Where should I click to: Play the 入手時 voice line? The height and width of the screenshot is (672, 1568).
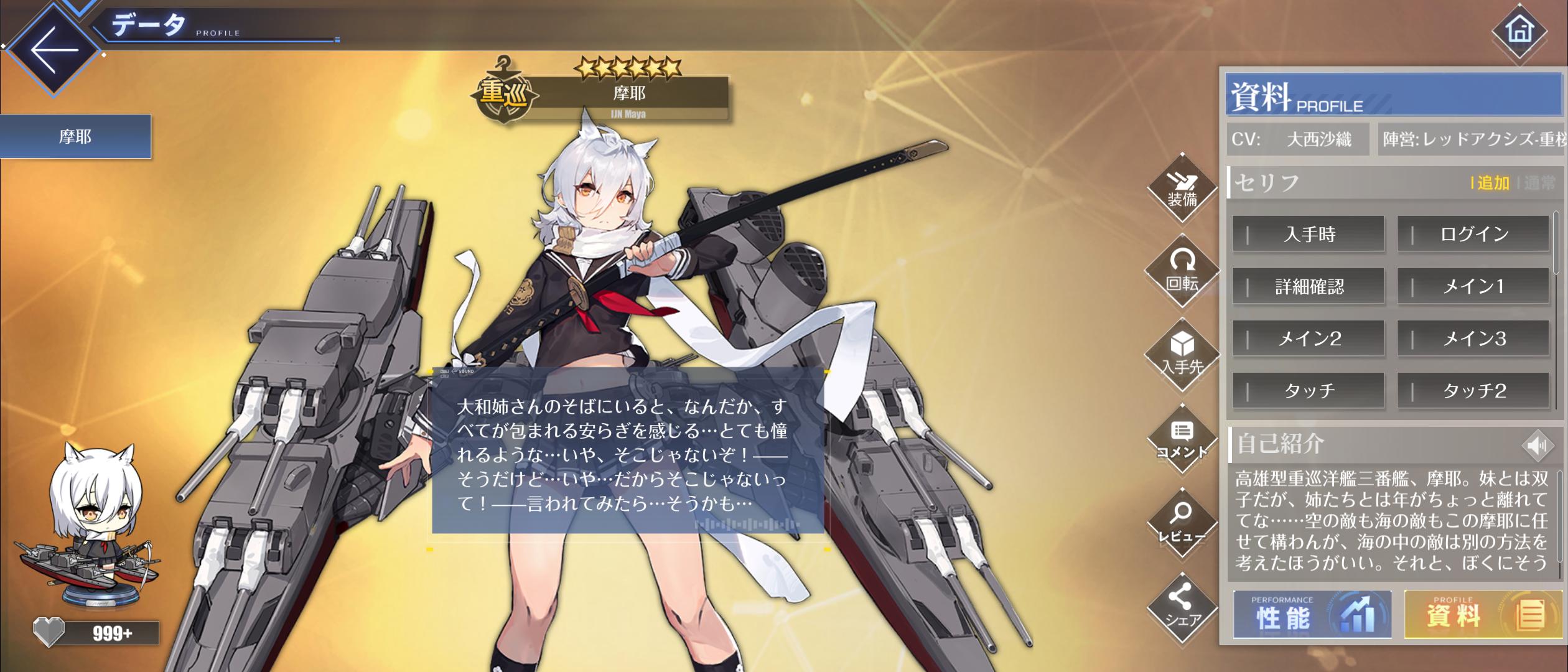pos(1308,235)
